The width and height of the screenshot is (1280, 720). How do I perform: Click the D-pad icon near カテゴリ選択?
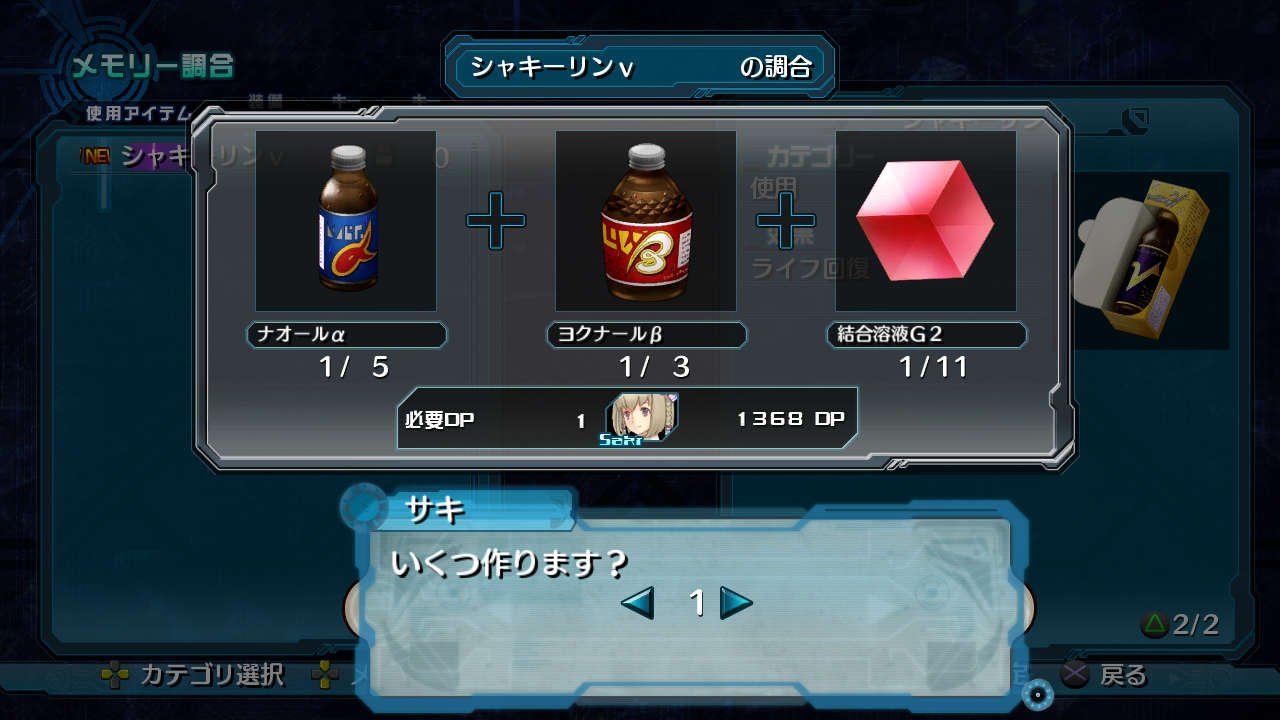[x=115, y=675]
